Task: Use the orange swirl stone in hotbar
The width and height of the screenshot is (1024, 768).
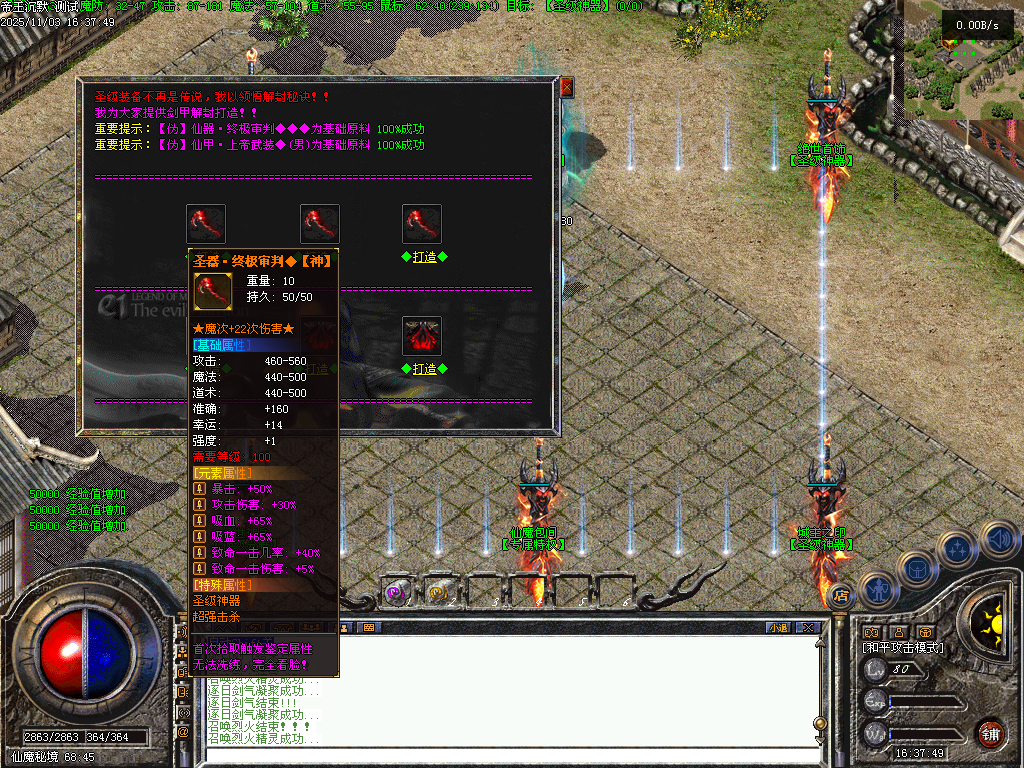Action: (x=438, y=593)
